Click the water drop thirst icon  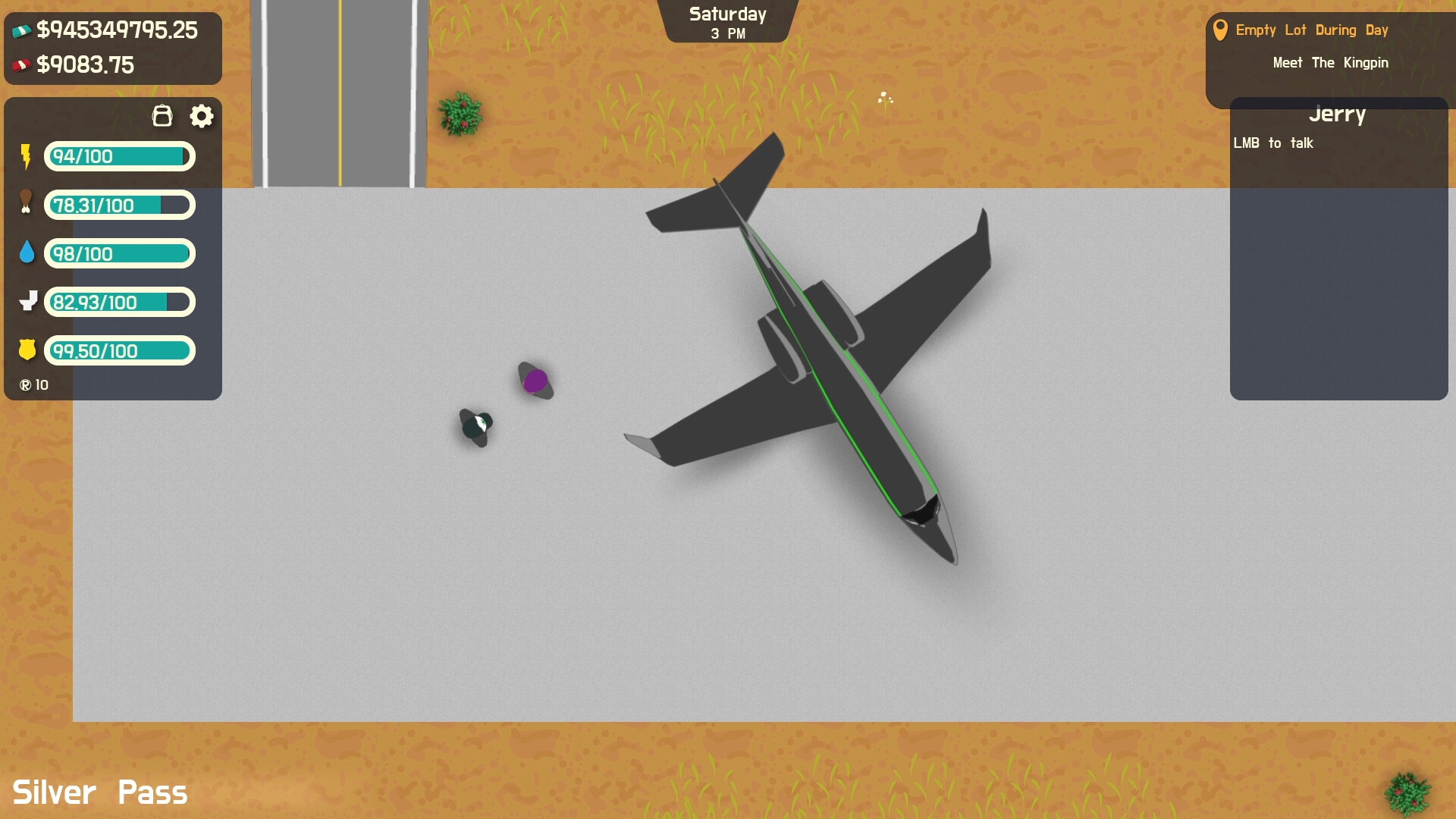pyautogui.click(x=27, y=253)
